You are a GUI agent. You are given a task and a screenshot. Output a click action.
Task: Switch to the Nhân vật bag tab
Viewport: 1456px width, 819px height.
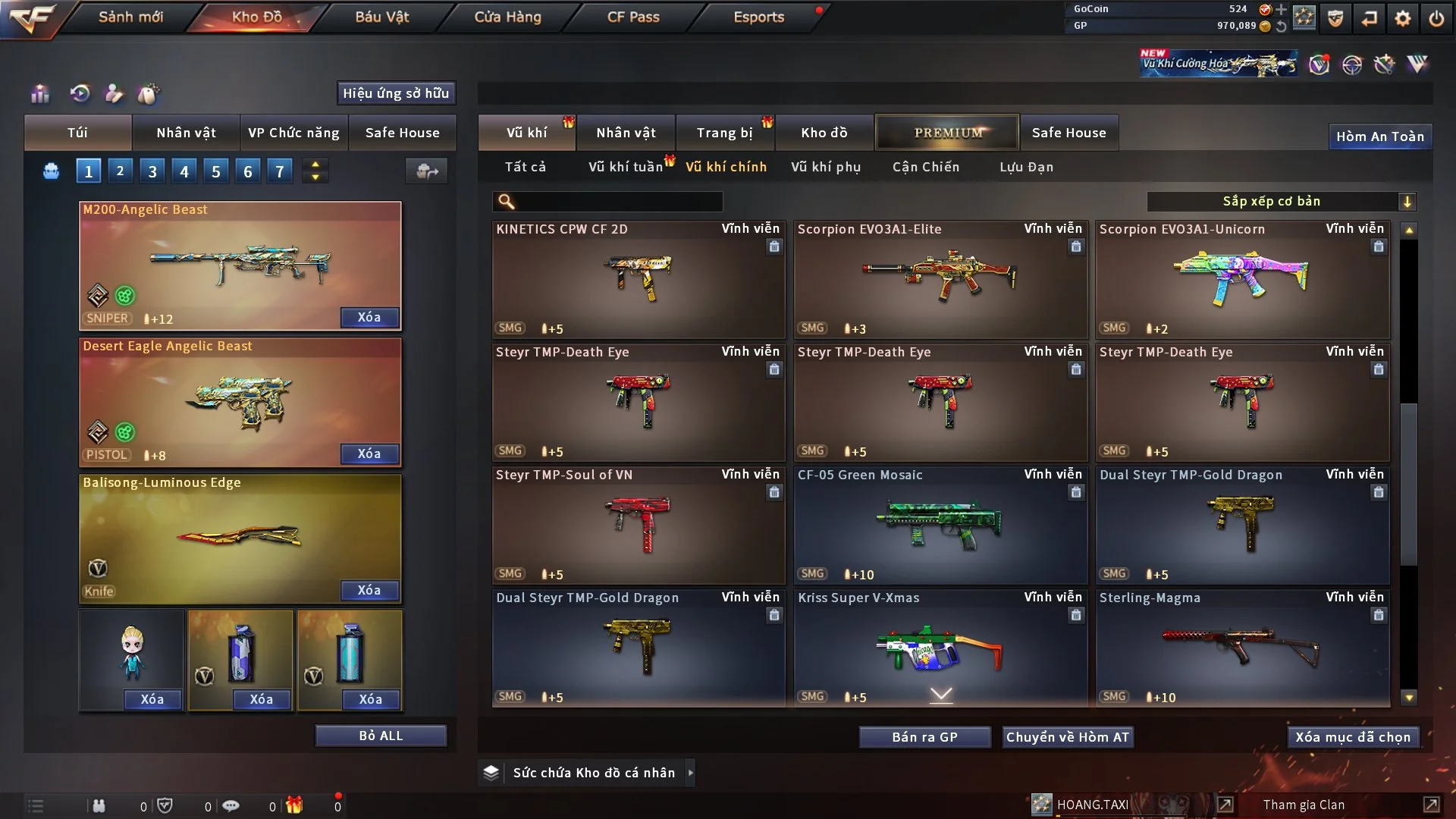(x=186, y=133)
